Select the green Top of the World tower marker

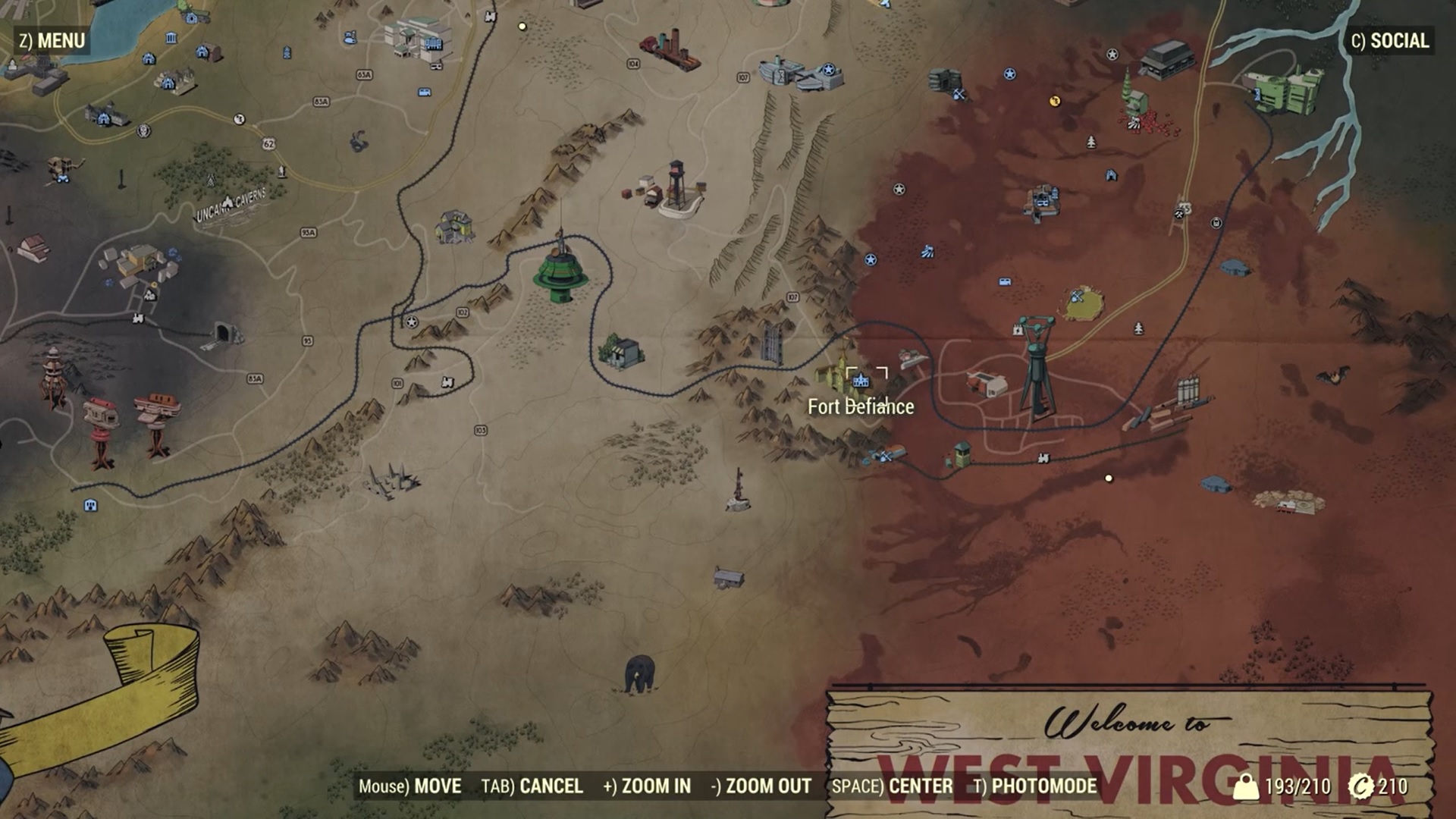560,271
